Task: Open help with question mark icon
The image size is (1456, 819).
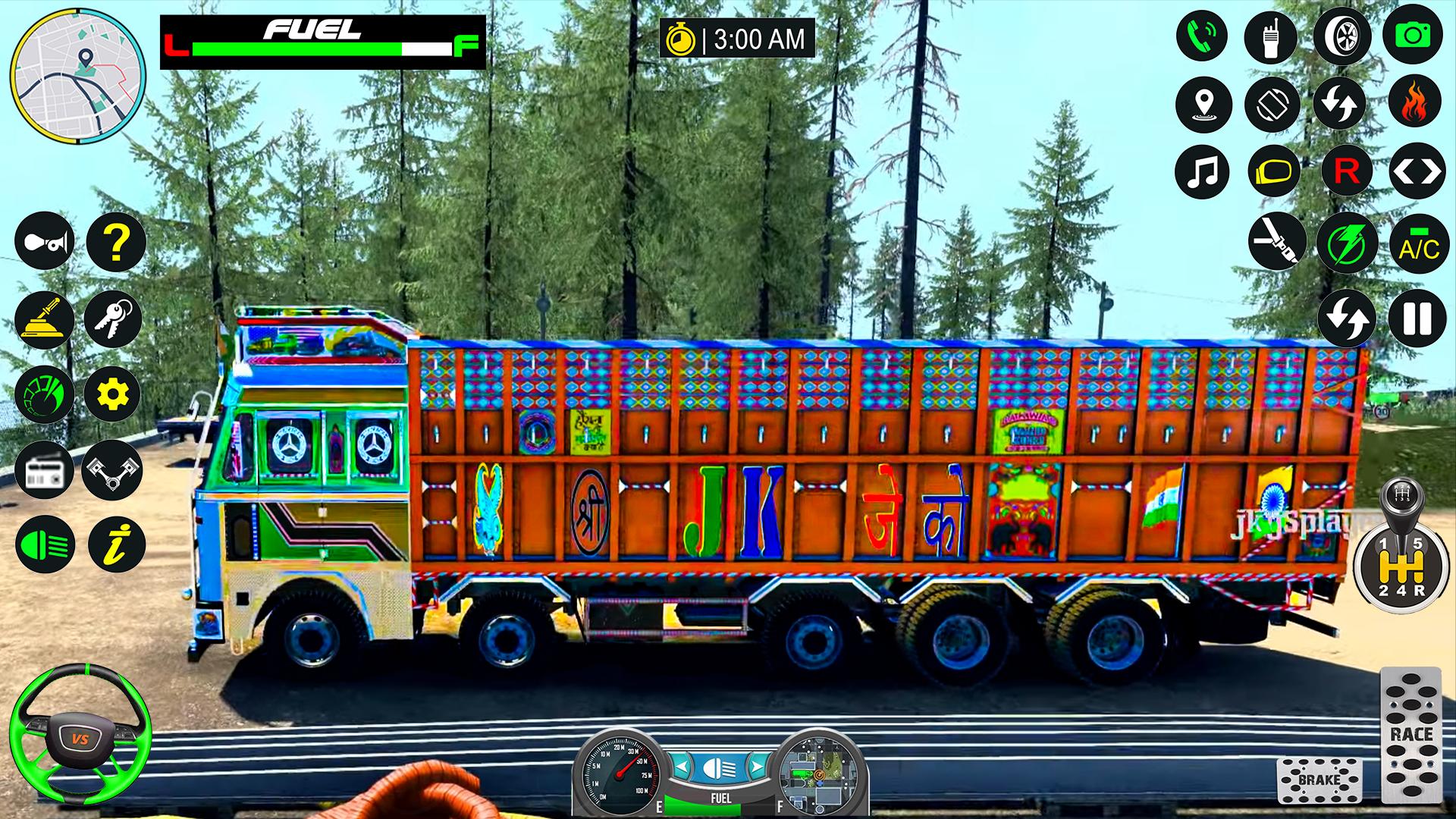Action: point(115,242)
